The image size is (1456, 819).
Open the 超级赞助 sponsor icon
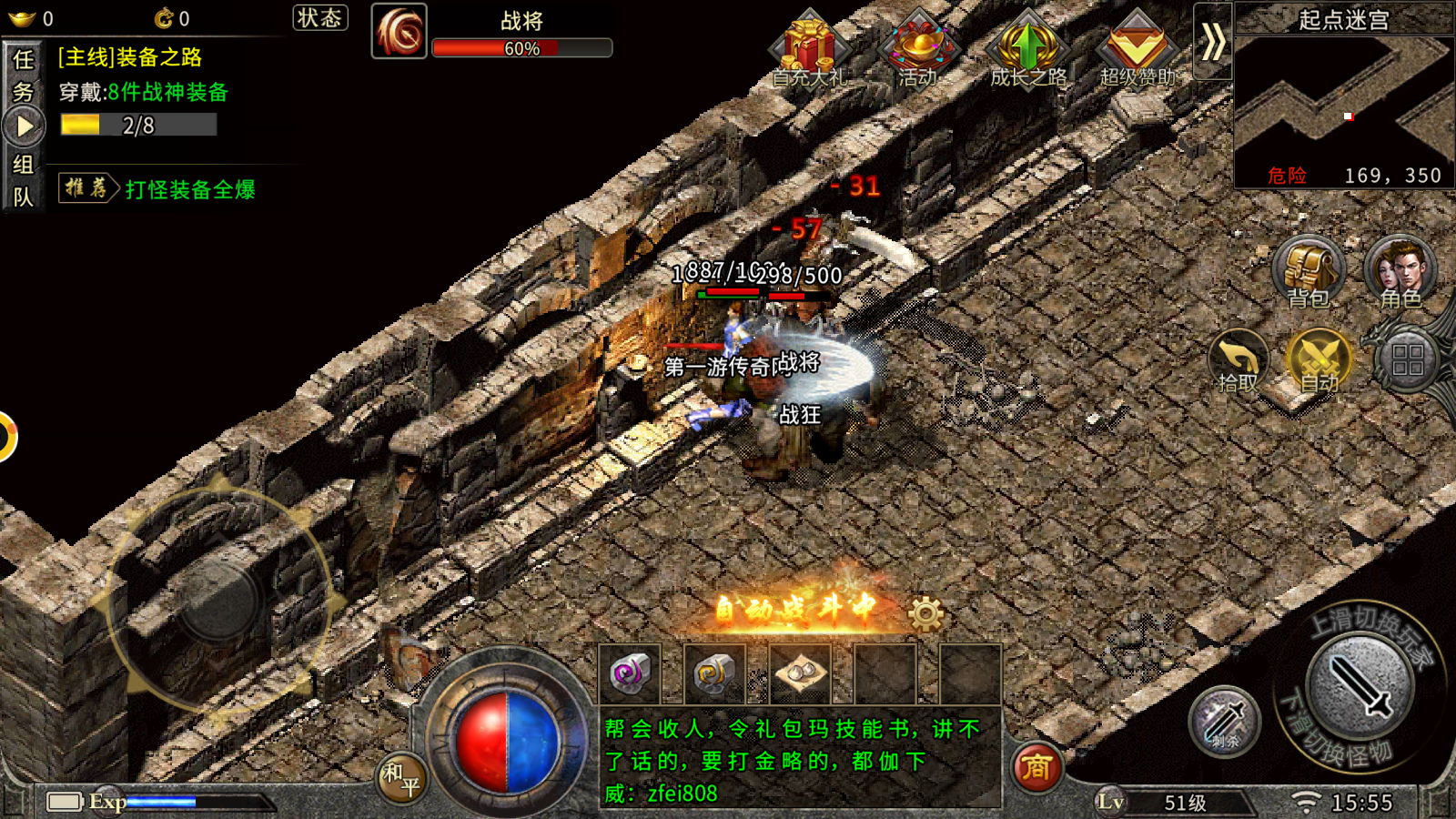[x=1137, y=50]
